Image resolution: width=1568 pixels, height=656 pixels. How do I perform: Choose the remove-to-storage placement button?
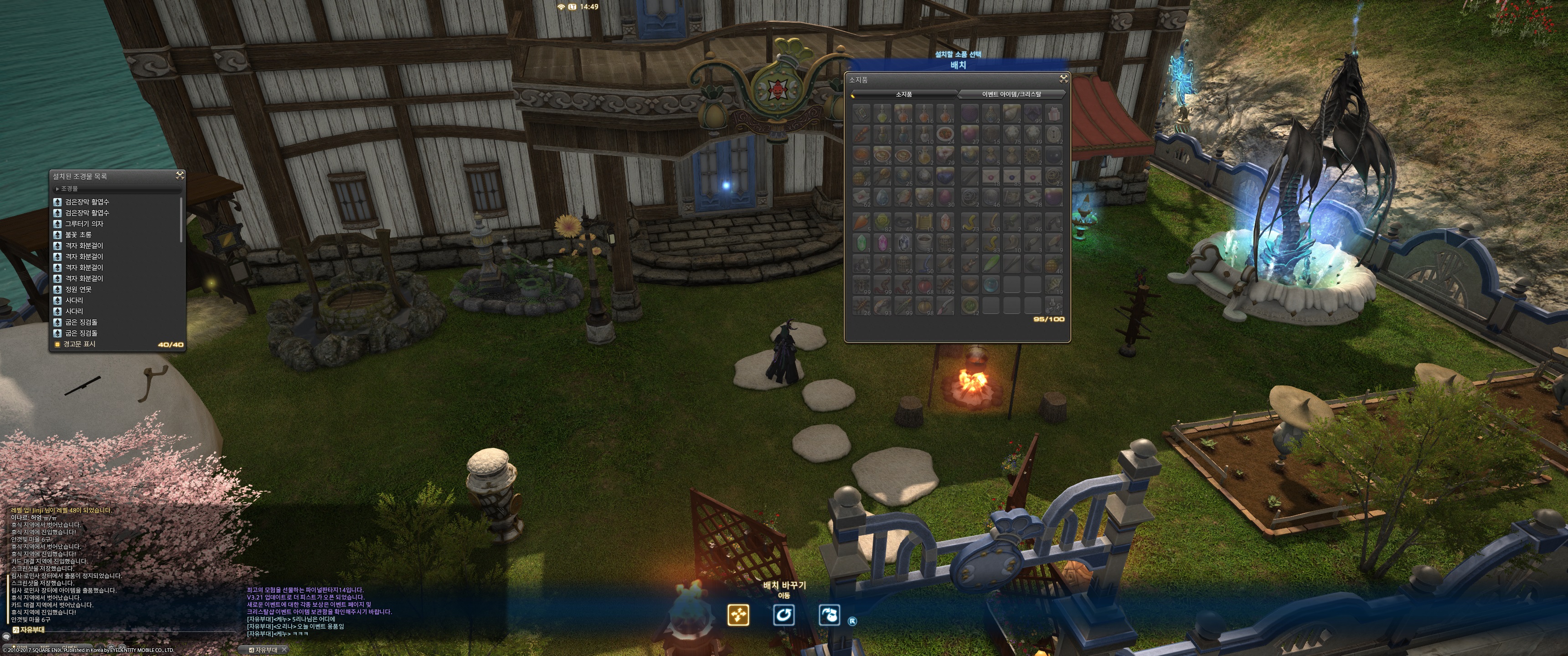829,615
